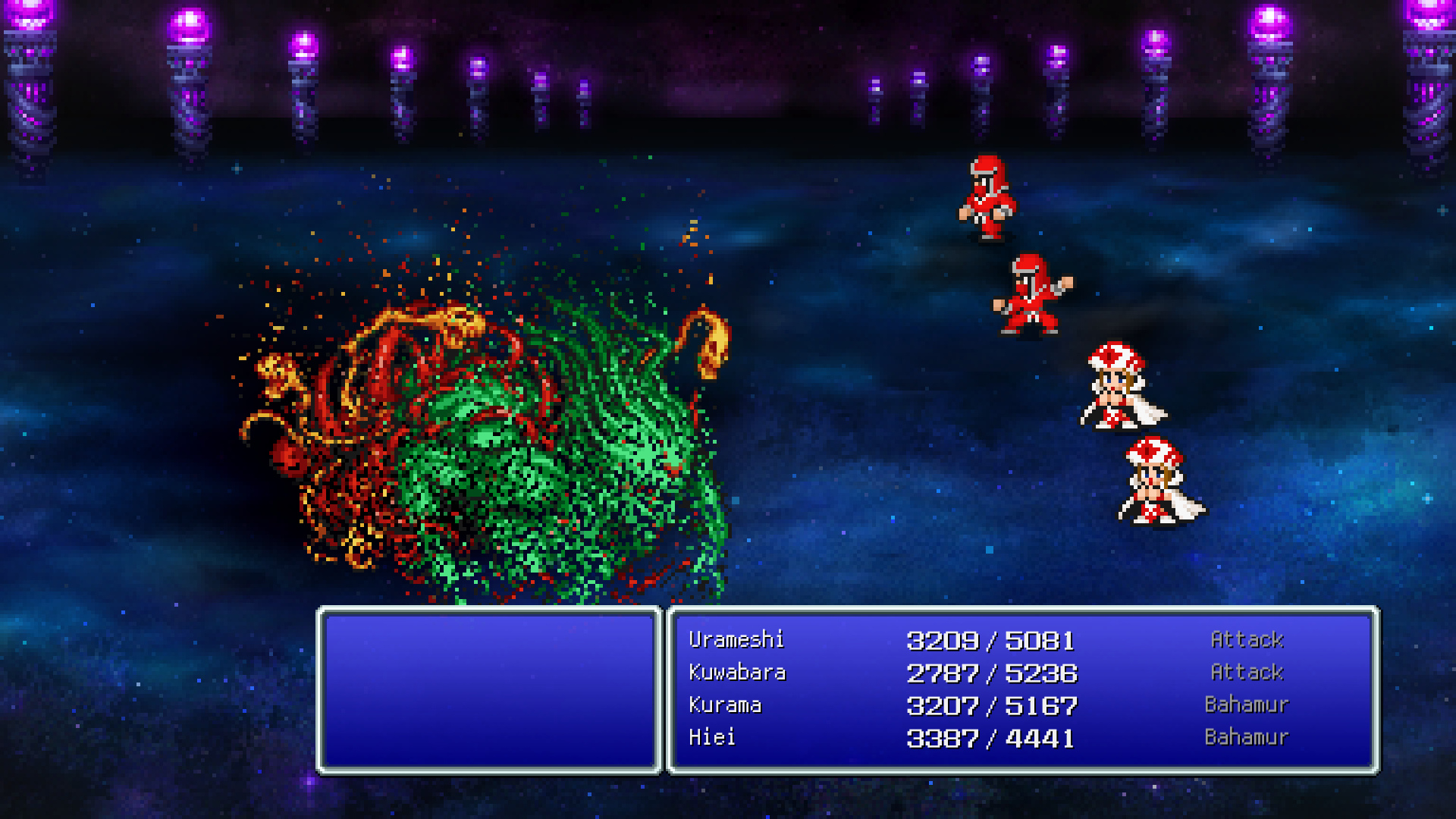Select Urameshi's party row
The image size is (1456, 819).
click(736, 640)
